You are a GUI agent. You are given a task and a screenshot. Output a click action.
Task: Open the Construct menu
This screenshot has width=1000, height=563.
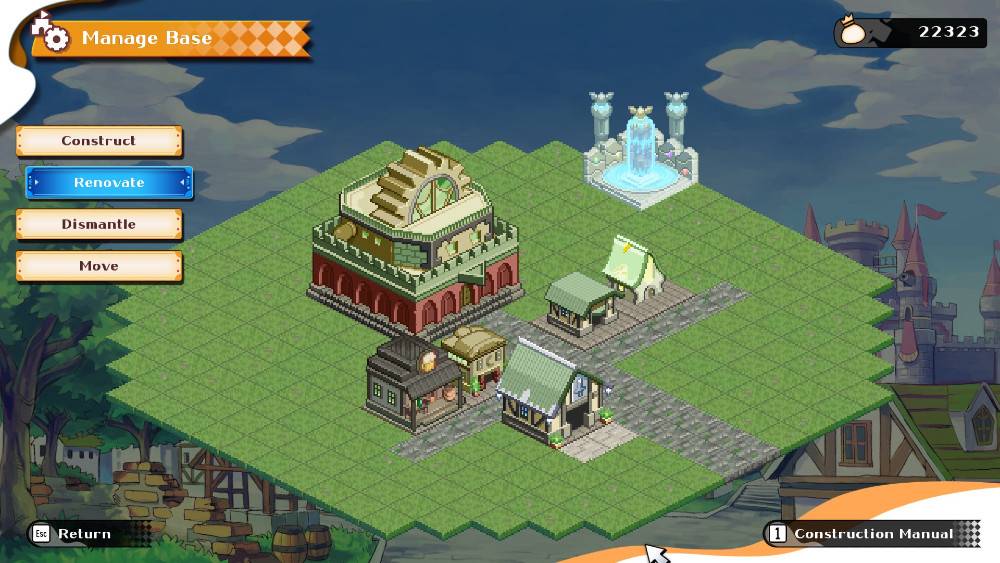coord(99,141)
